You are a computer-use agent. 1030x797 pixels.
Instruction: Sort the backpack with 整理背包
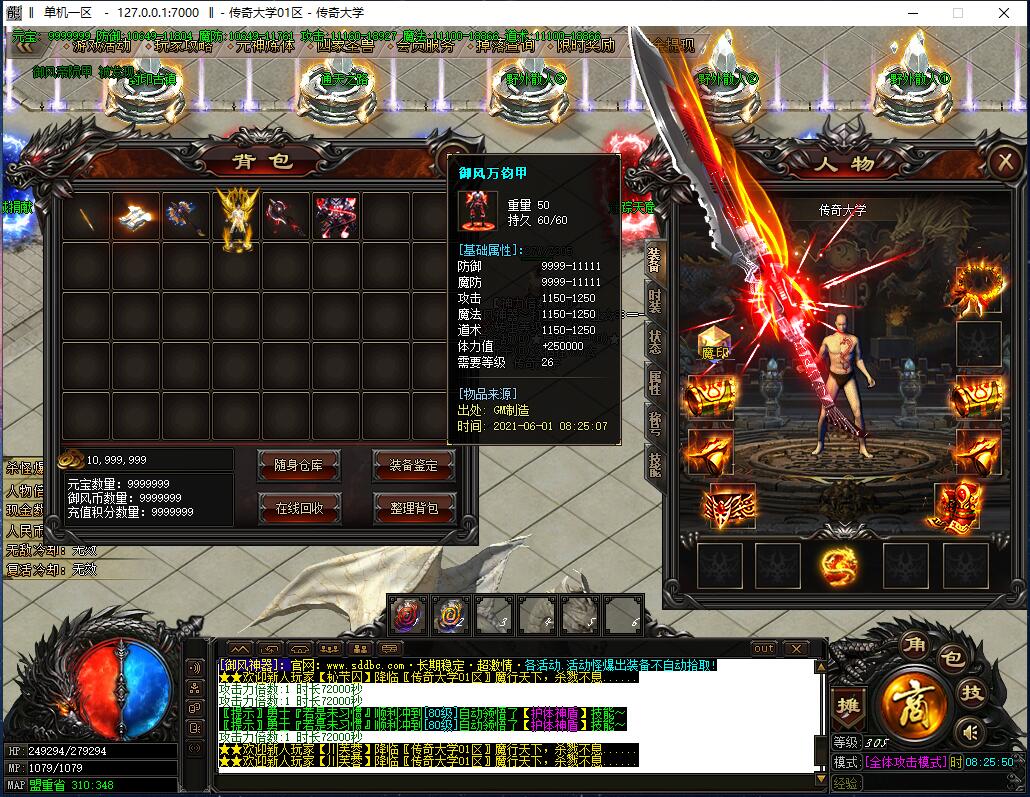coord(413,508)
